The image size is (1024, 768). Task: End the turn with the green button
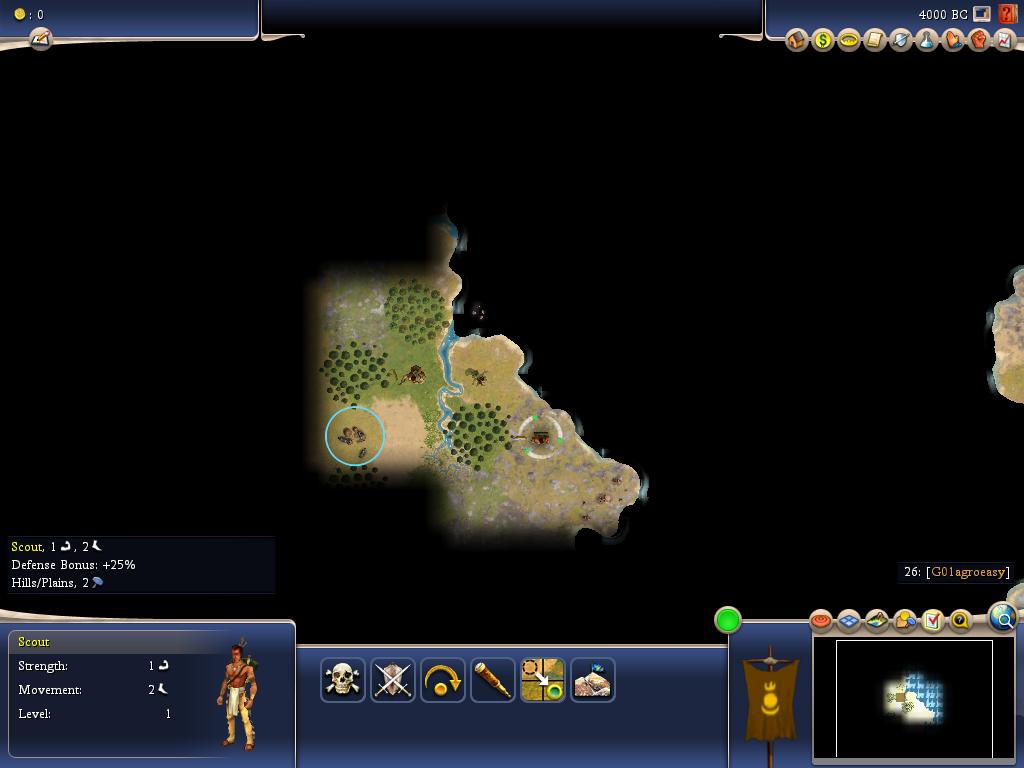(x=728, y=620)
